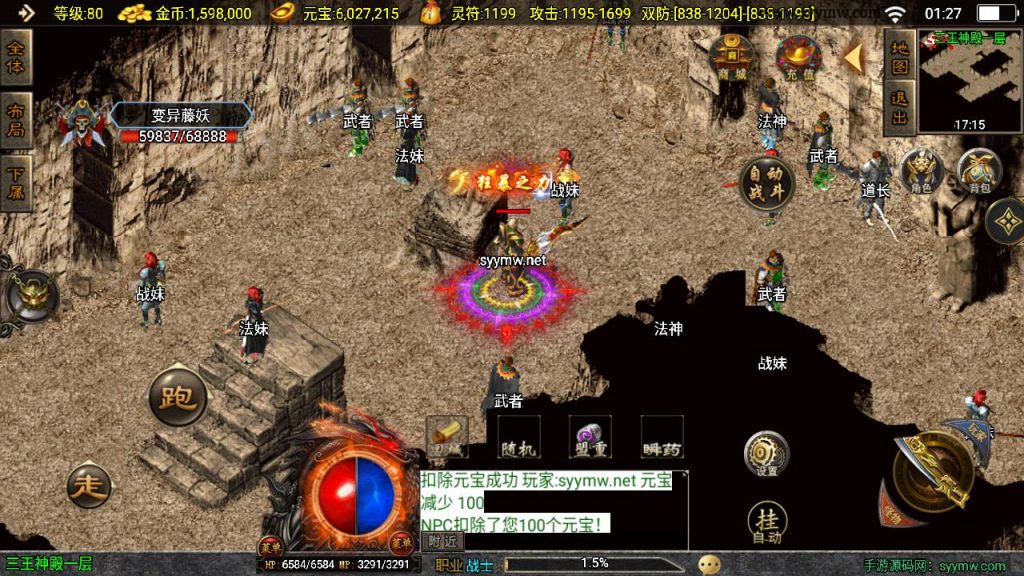
Task: Collapse the top icons with the golden arrow
Action: pos(853,58)
